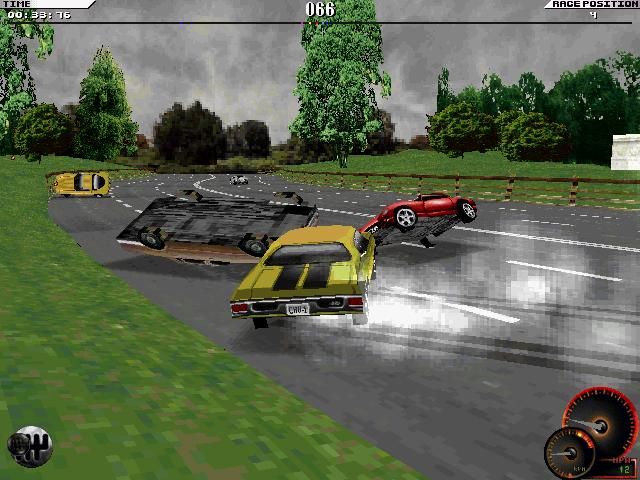The image size is (640, 480).
Task: Click the gear shifter knob icon
Action: [x=29, y=446]
